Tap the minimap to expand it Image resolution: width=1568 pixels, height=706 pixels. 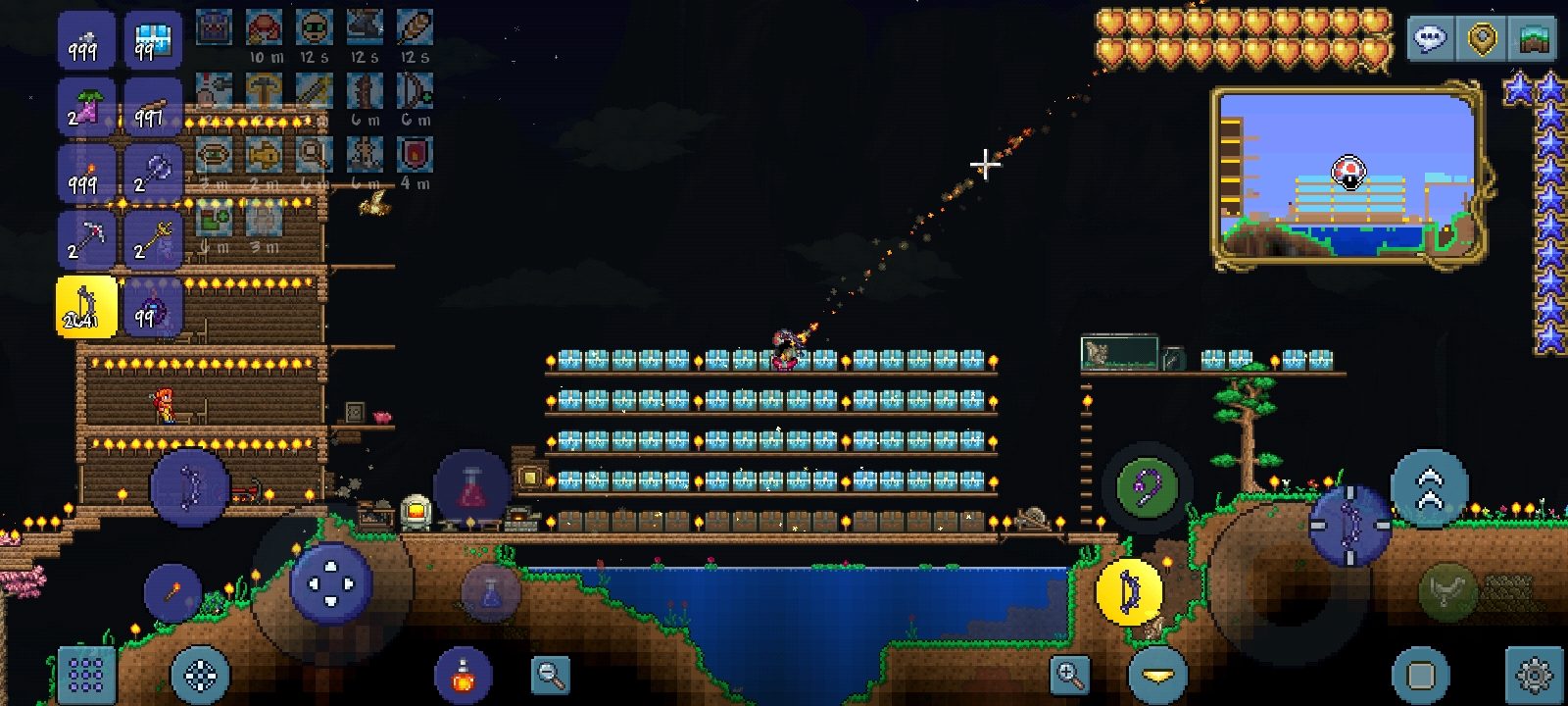coord(1348,176)
